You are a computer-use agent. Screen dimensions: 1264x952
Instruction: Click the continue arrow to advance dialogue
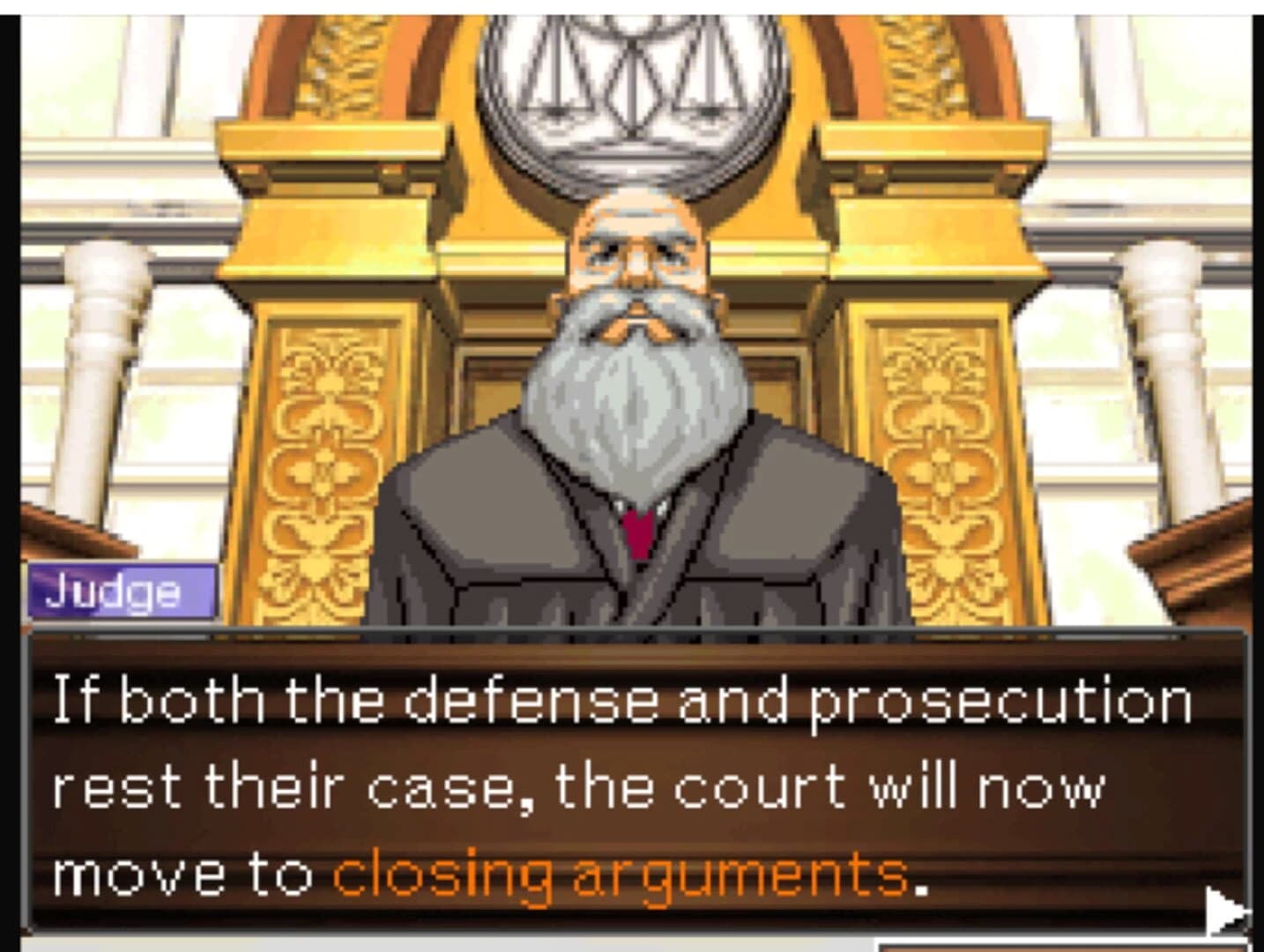coord(1225,908)
